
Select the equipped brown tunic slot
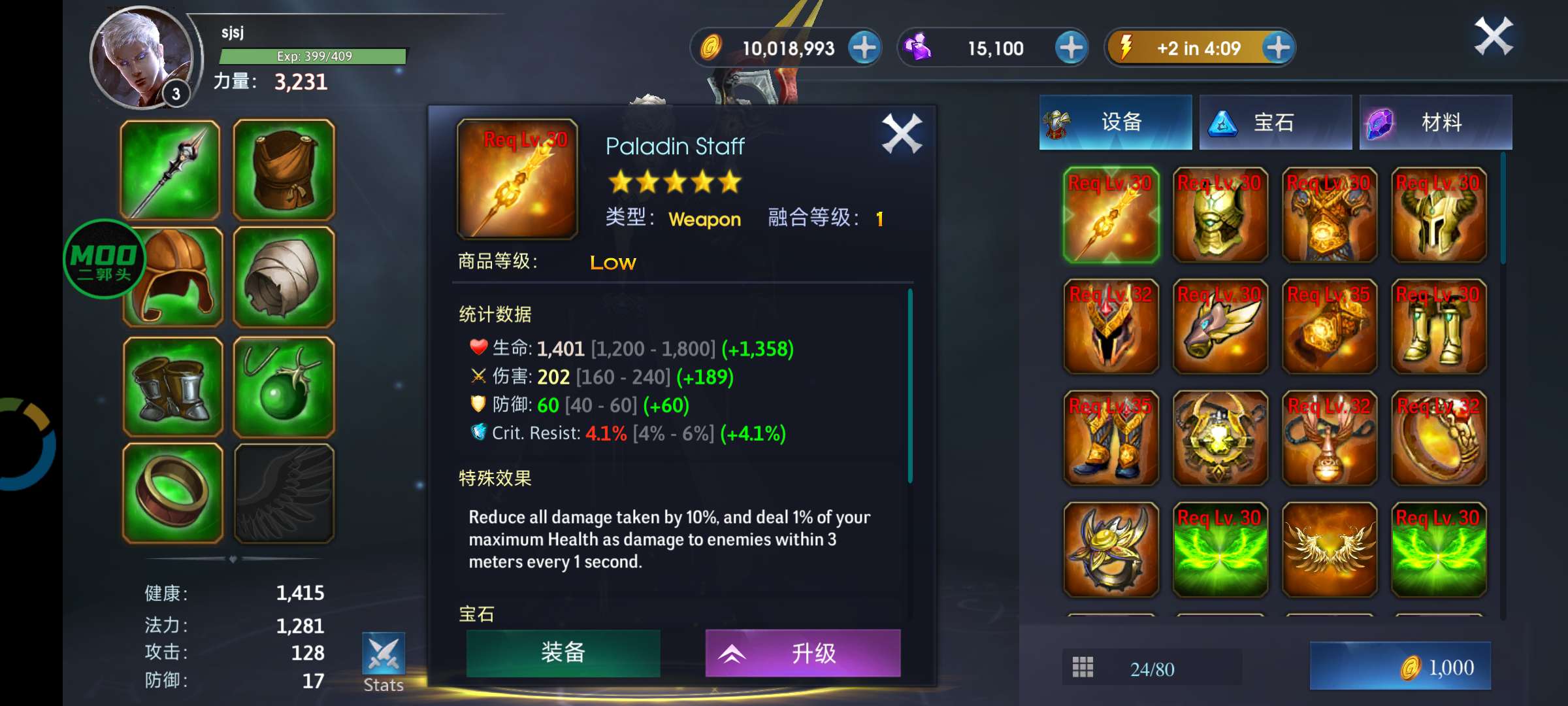(284, 169)
